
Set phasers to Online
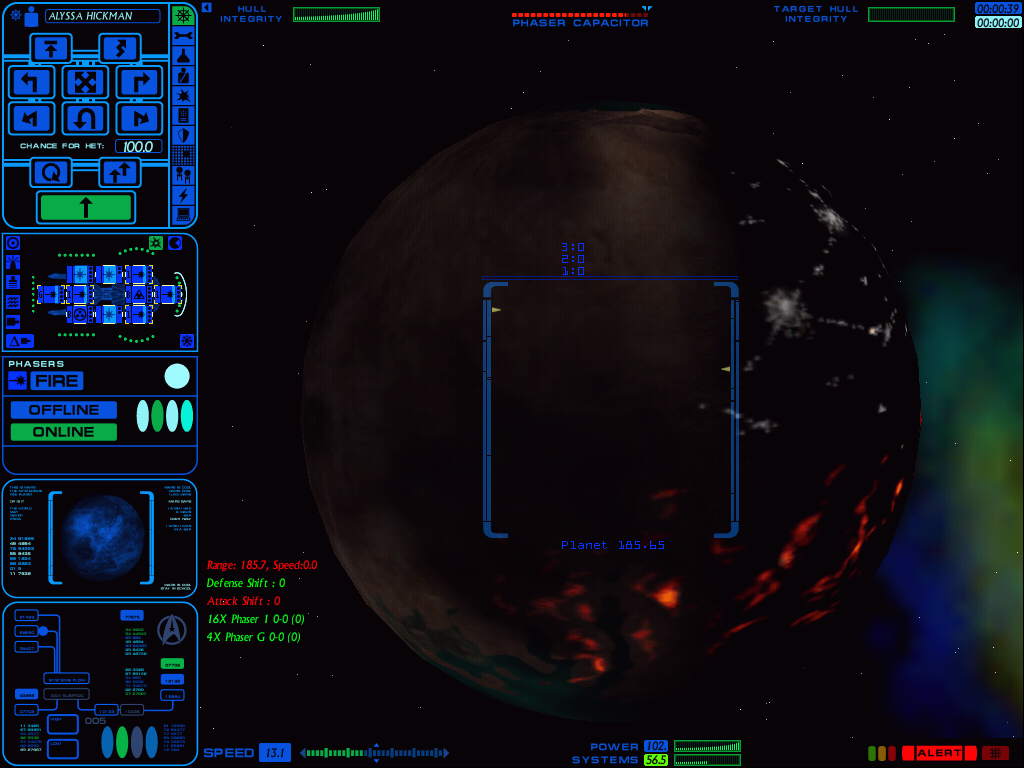click(x=63, y=432)
